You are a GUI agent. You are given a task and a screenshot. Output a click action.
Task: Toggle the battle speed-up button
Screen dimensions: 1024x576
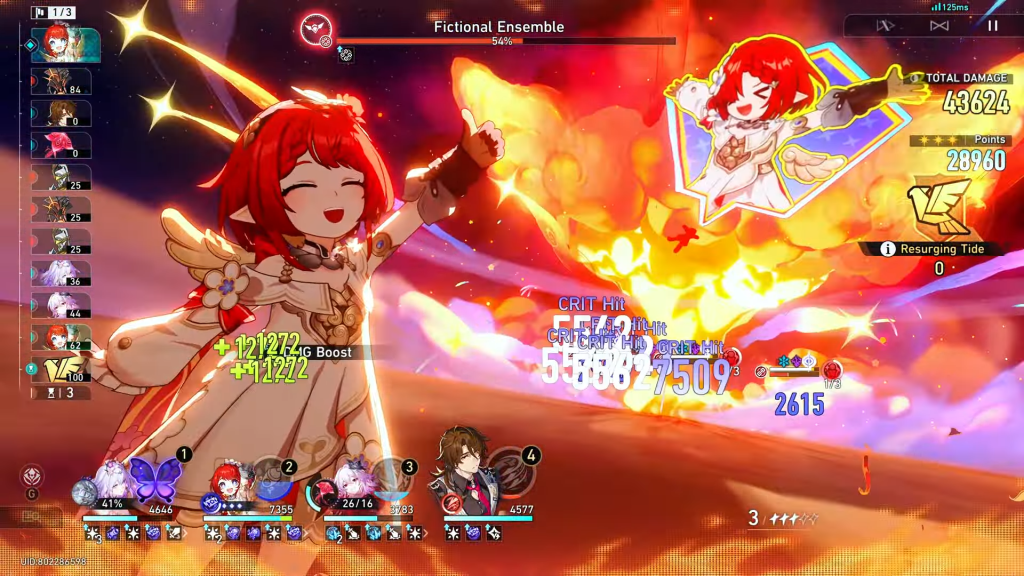point(939,26)
